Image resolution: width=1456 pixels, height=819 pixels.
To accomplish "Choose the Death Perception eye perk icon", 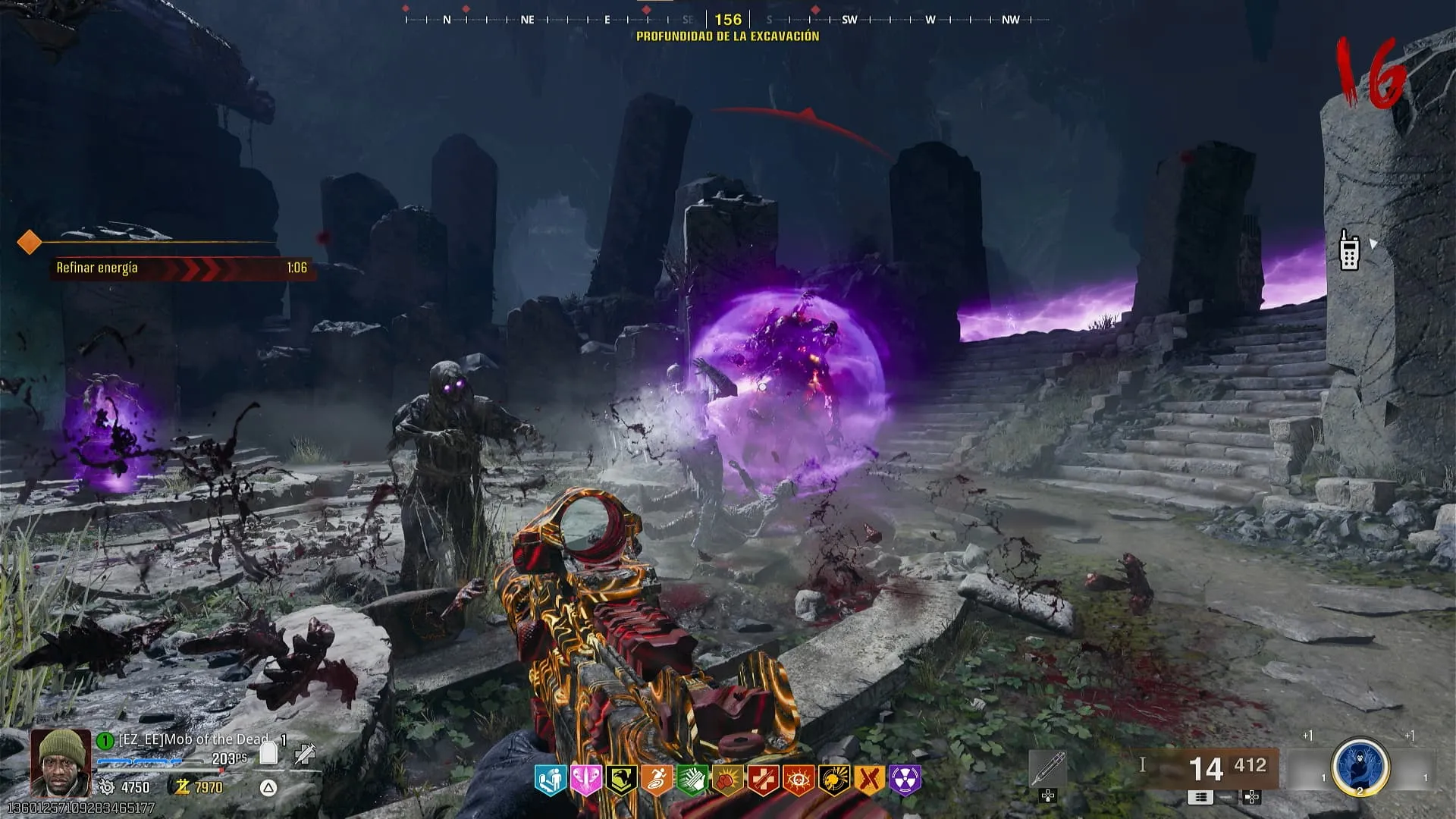I will [x=799, y=780].
